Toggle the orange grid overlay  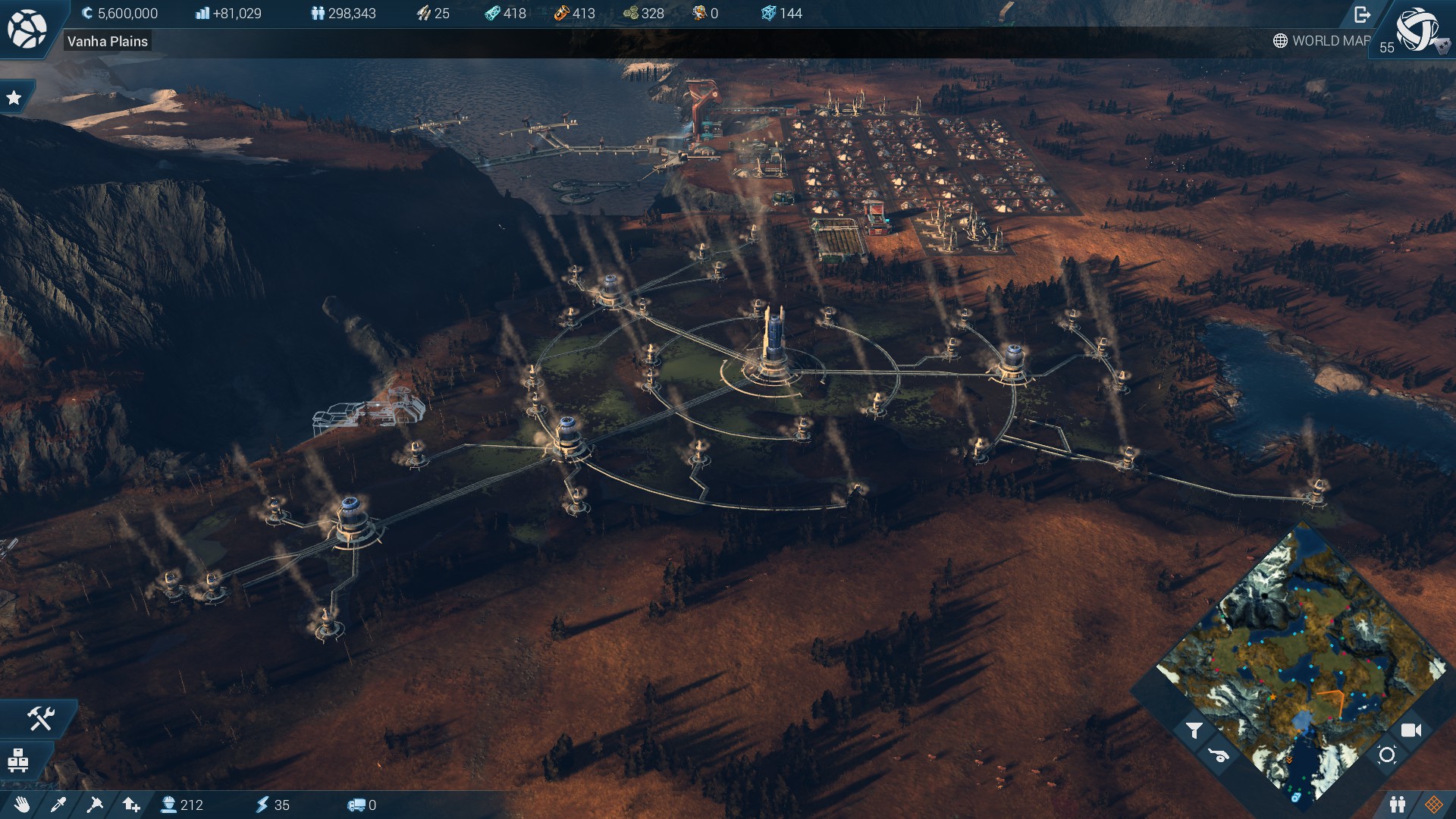(x=1433, y=804)
